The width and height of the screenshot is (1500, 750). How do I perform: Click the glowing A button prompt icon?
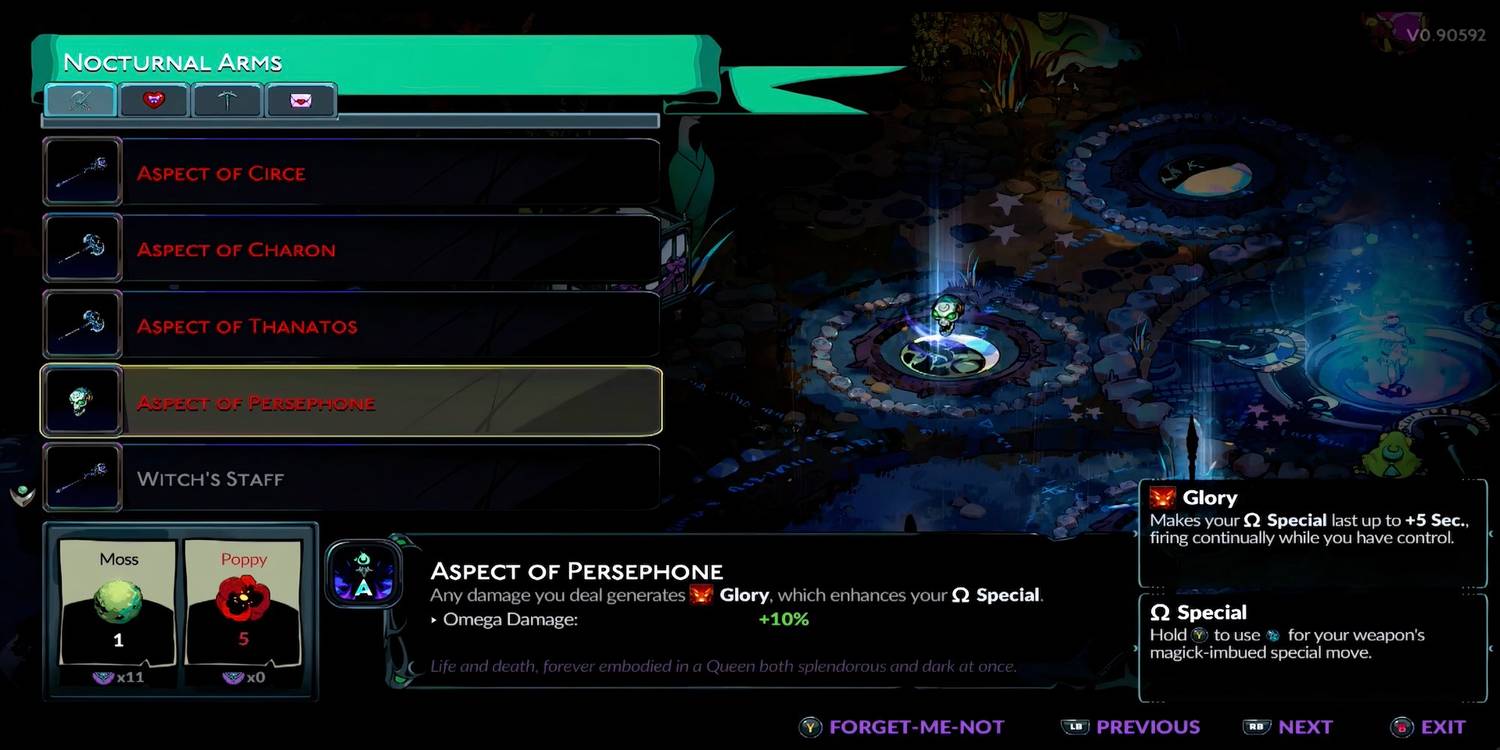364,572
